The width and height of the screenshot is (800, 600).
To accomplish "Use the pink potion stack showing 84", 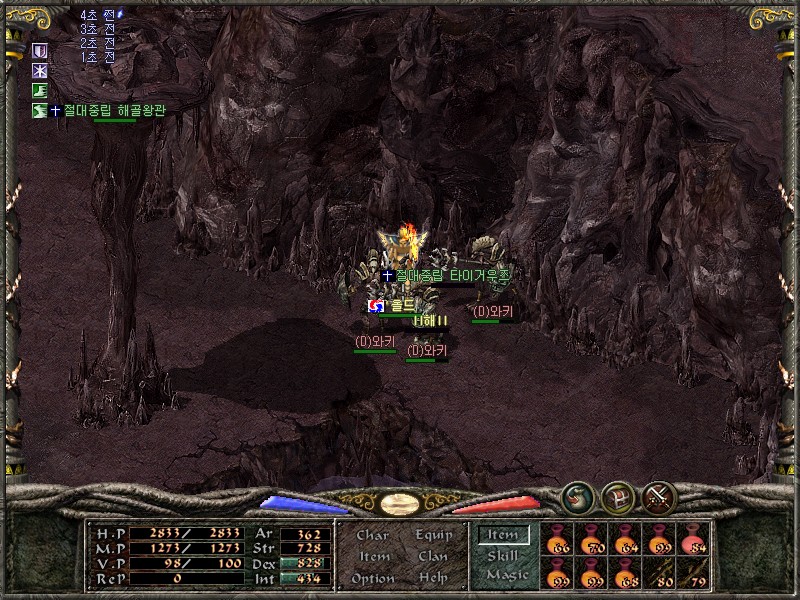I will point(693,540).
